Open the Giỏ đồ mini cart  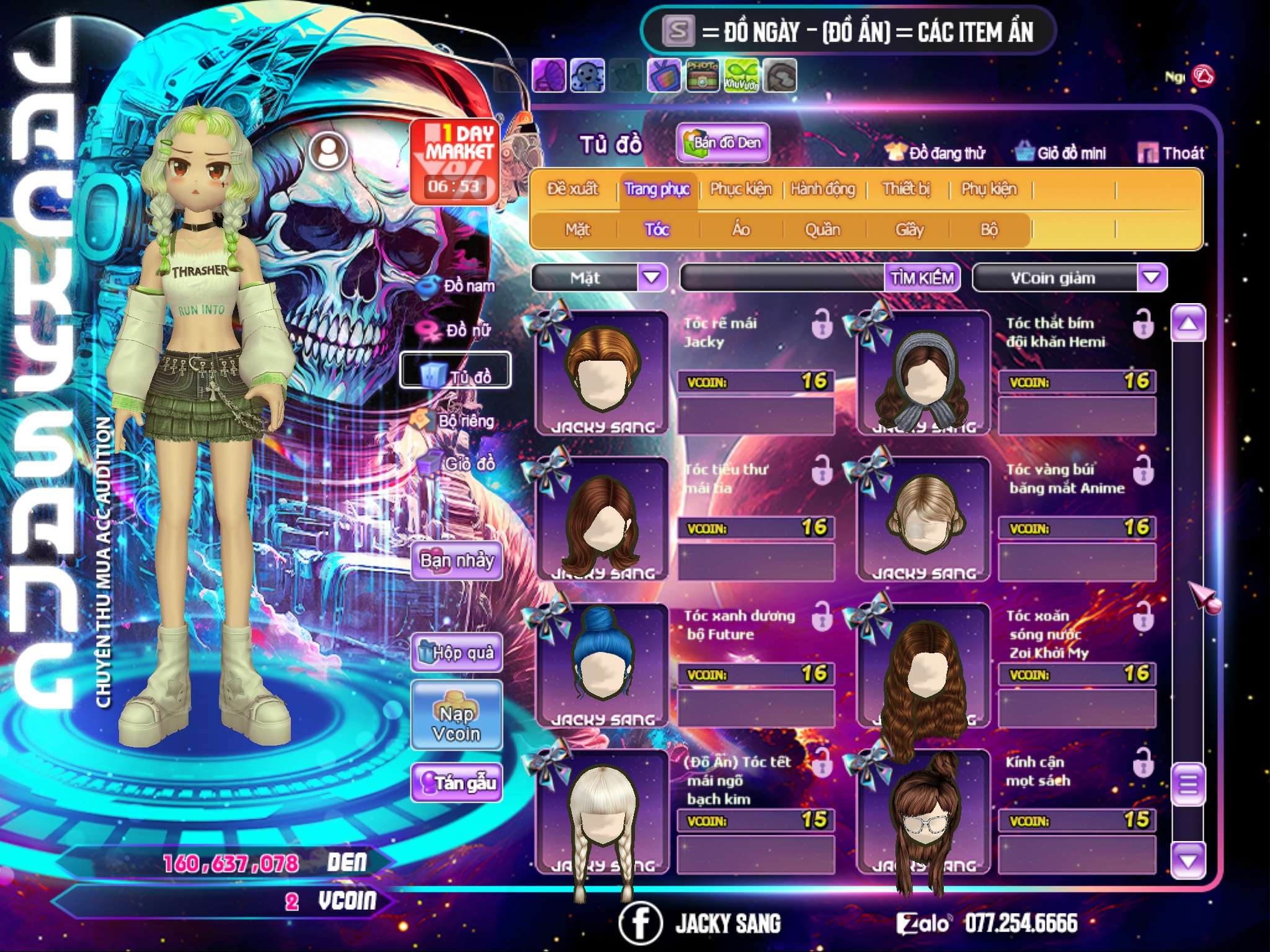click(1061, 153)
